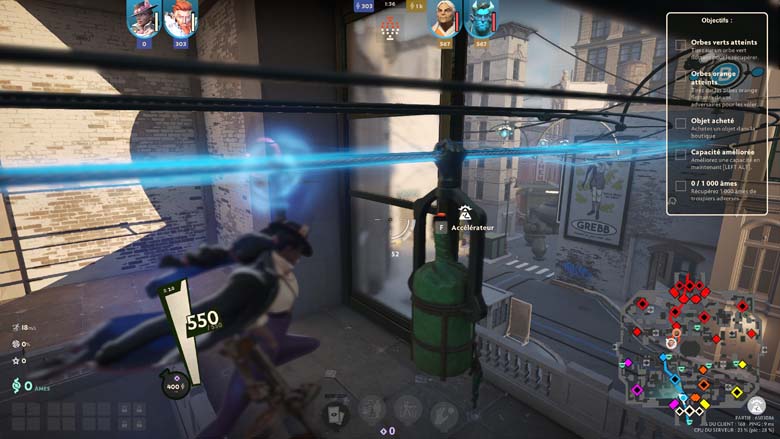The image size is (780, 439).
Task: Toggle the 'Objet acheté' objective checkbox
Action: [681, 124]
